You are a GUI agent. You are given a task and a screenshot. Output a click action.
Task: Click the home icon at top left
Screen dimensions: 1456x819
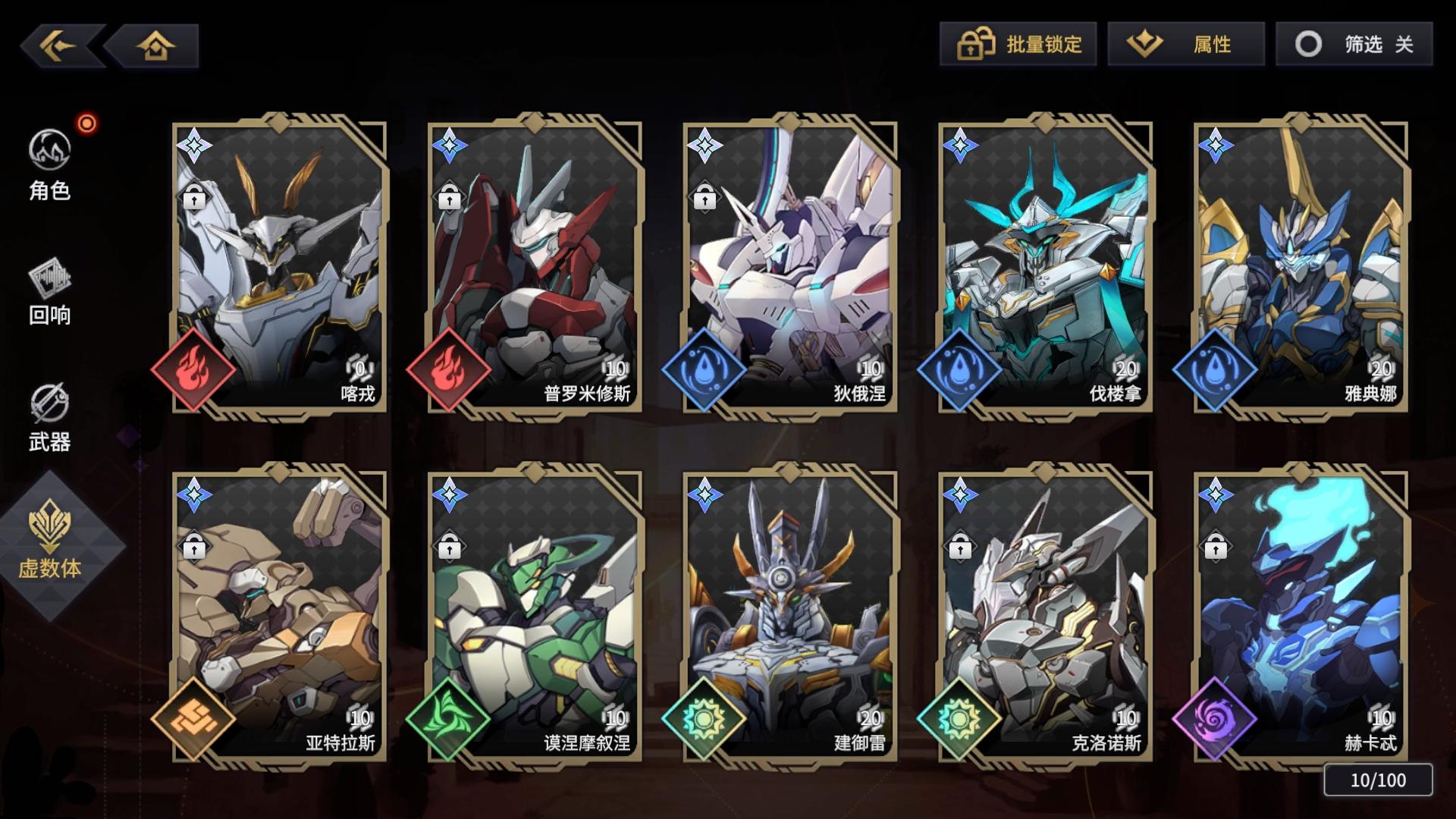(x=155, y=44)
